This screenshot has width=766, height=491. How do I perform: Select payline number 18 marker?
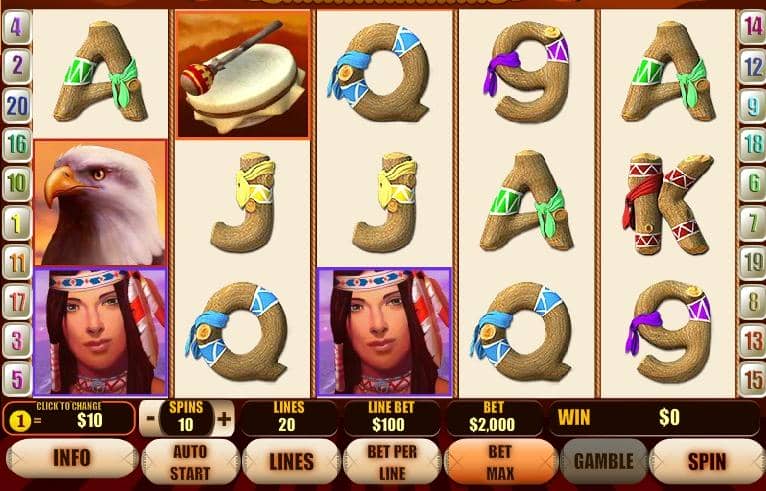click(752, 143)
